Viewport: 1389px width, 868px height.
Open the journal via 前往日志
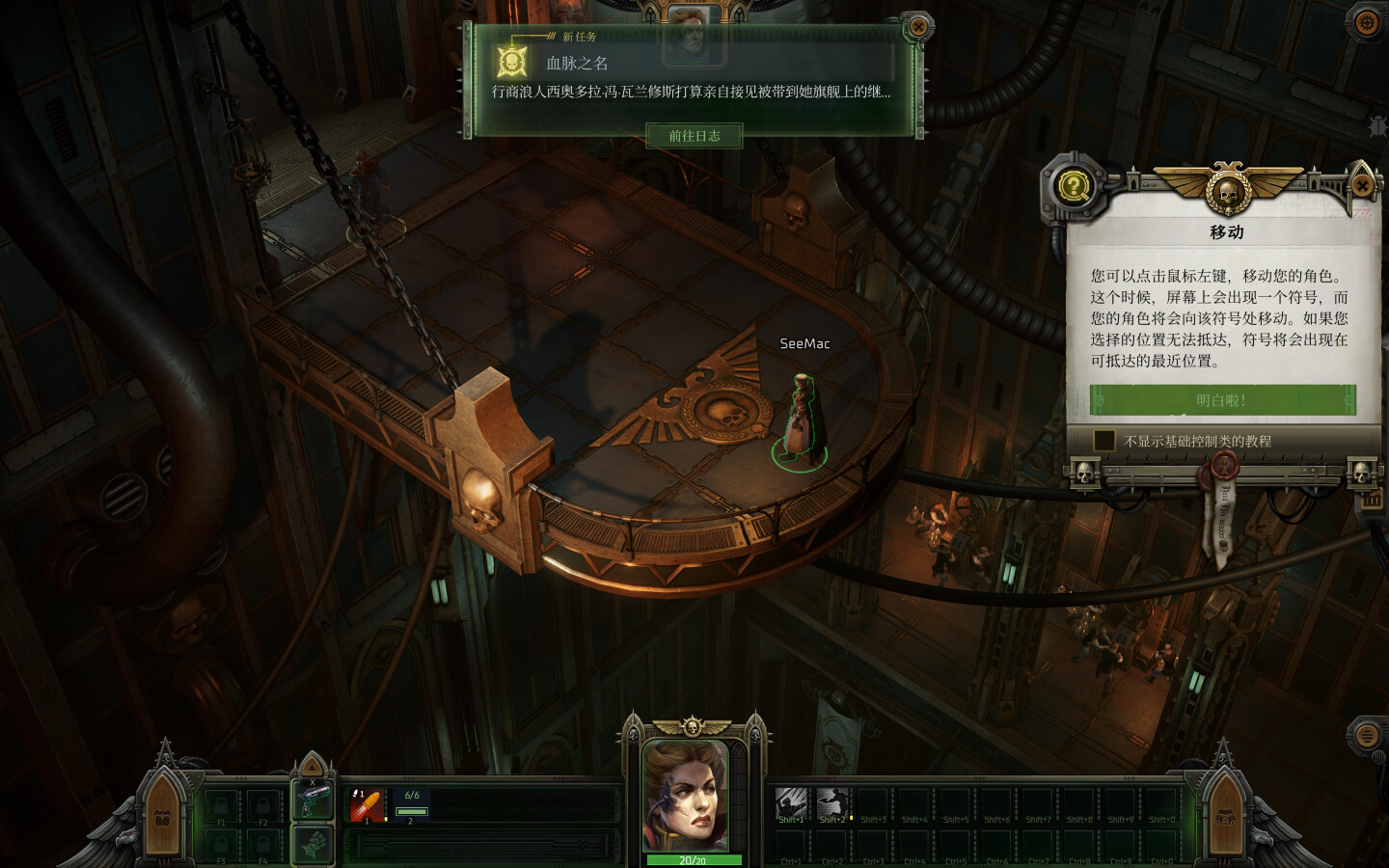click(x=695, y=136)
